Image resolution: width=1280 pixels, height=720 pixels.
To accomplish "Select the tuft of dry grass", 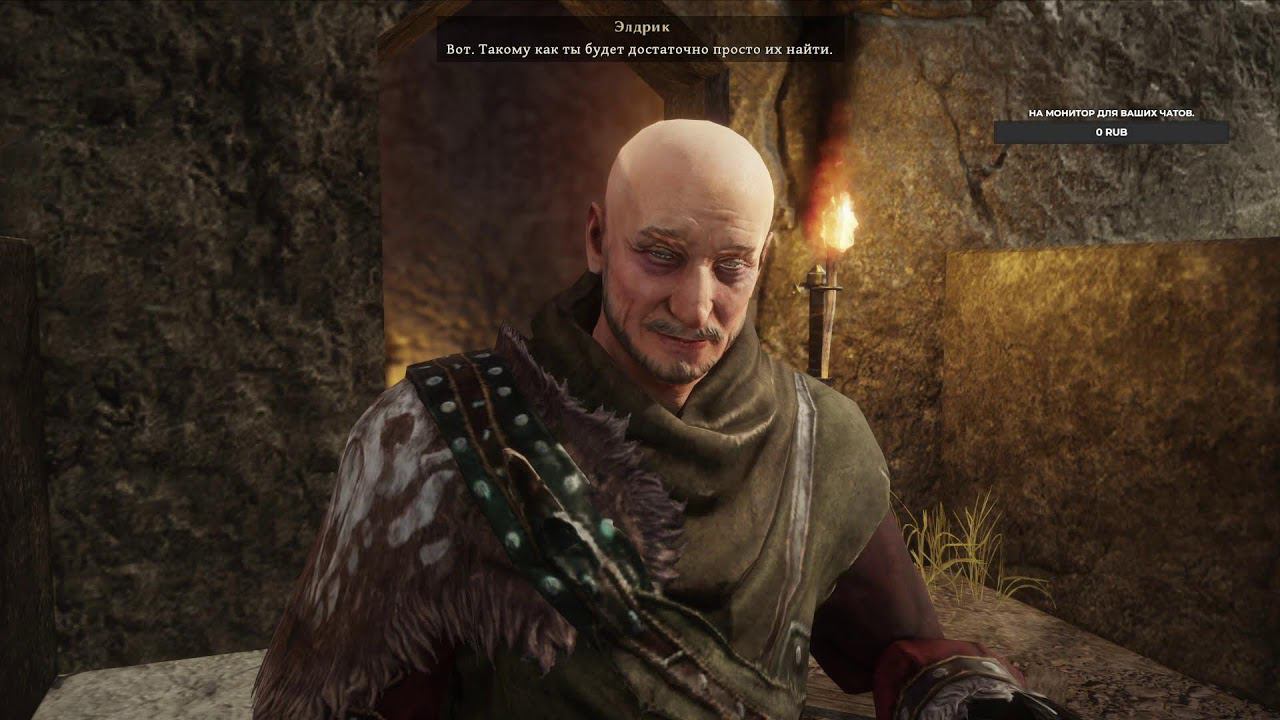I will 950,545.
